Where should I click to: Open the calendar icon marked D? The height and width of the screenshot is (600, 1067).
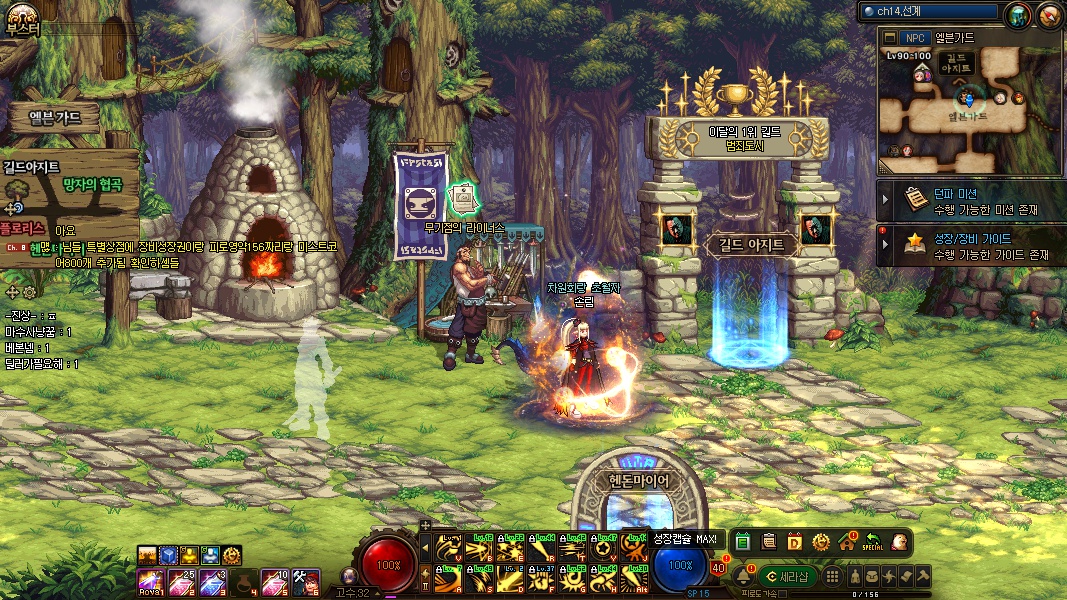[x=795, y=542]
